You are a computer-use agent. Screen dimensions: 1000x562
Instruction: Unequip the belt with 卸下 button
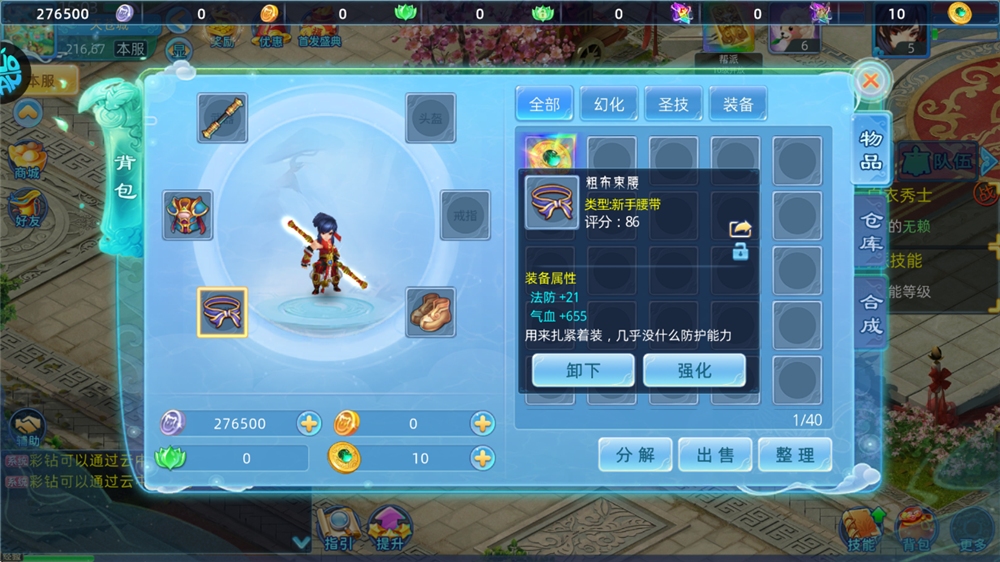click(583, 370)
